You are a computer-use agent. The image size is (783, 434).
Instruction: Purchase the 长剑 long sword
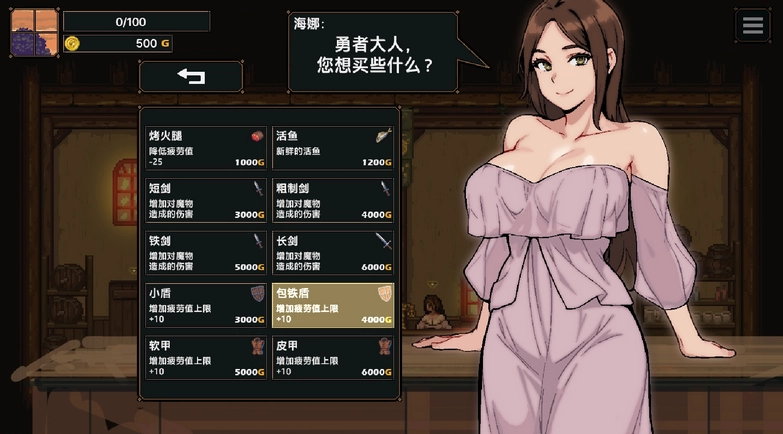(333, 253)
